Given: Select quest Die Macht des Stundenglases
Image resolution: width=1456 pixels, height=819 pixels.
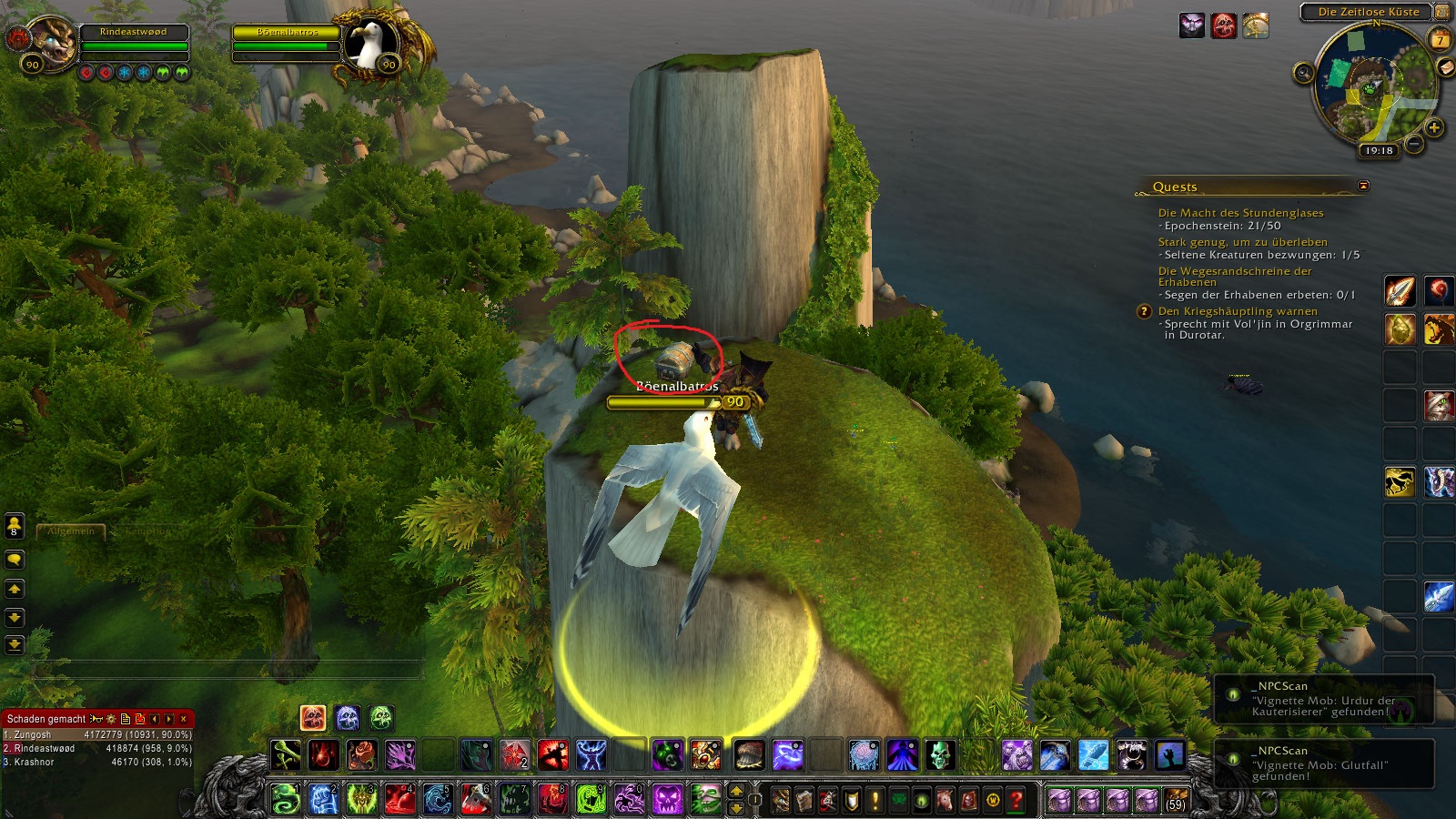Looking at the screenshot, I should 1240,213.
